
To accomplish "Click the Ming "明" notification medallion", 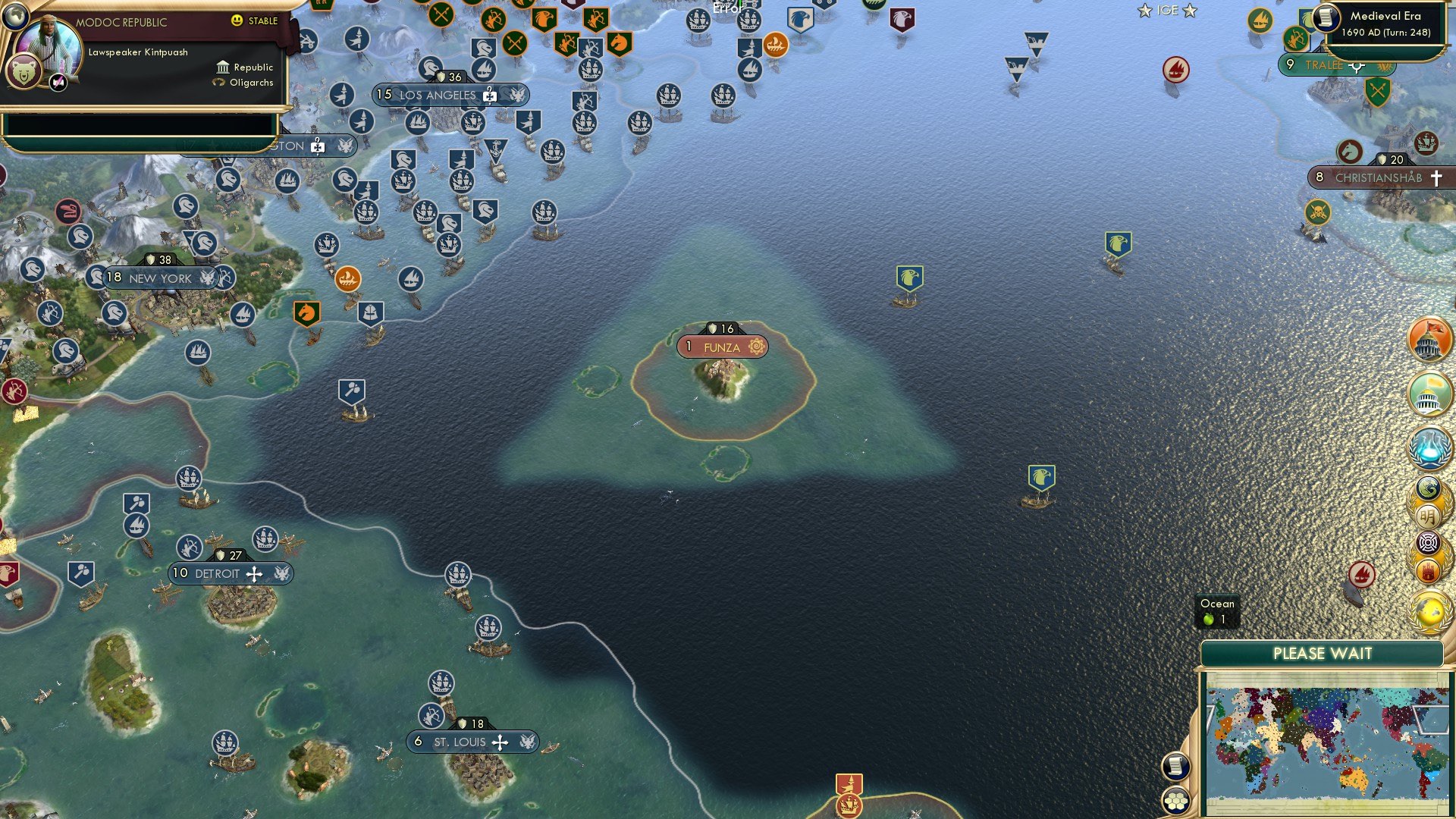I will coord(1428,516).
